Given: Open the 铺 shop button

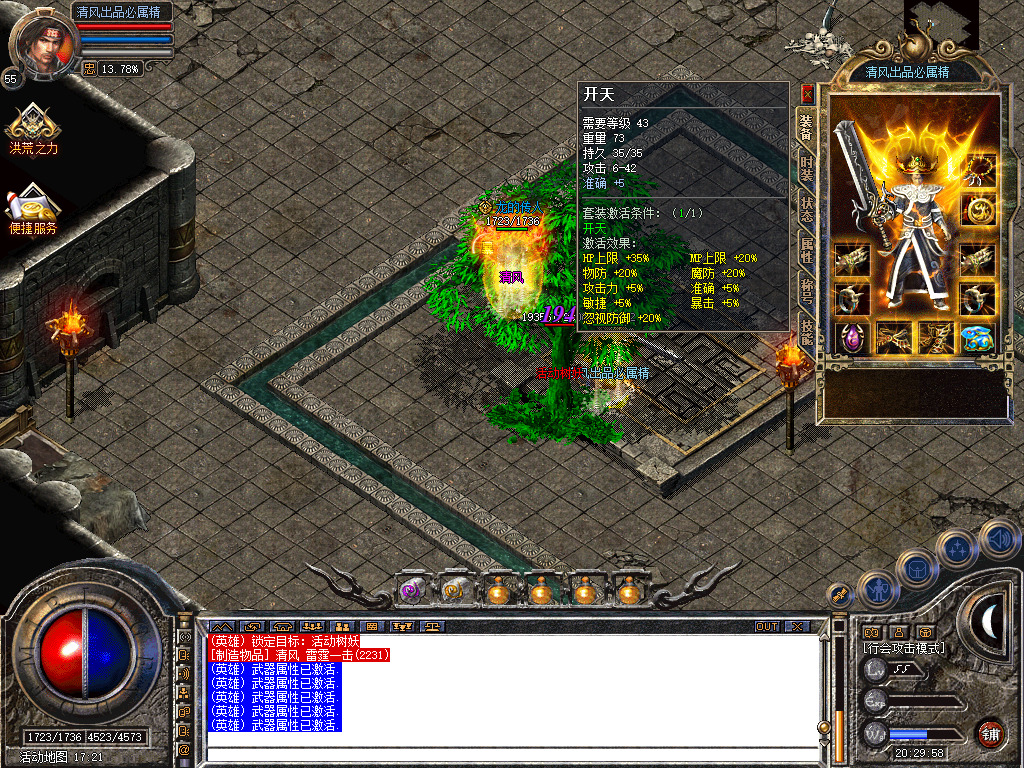Looking at the screenshot, I should (x=991, y=734).
